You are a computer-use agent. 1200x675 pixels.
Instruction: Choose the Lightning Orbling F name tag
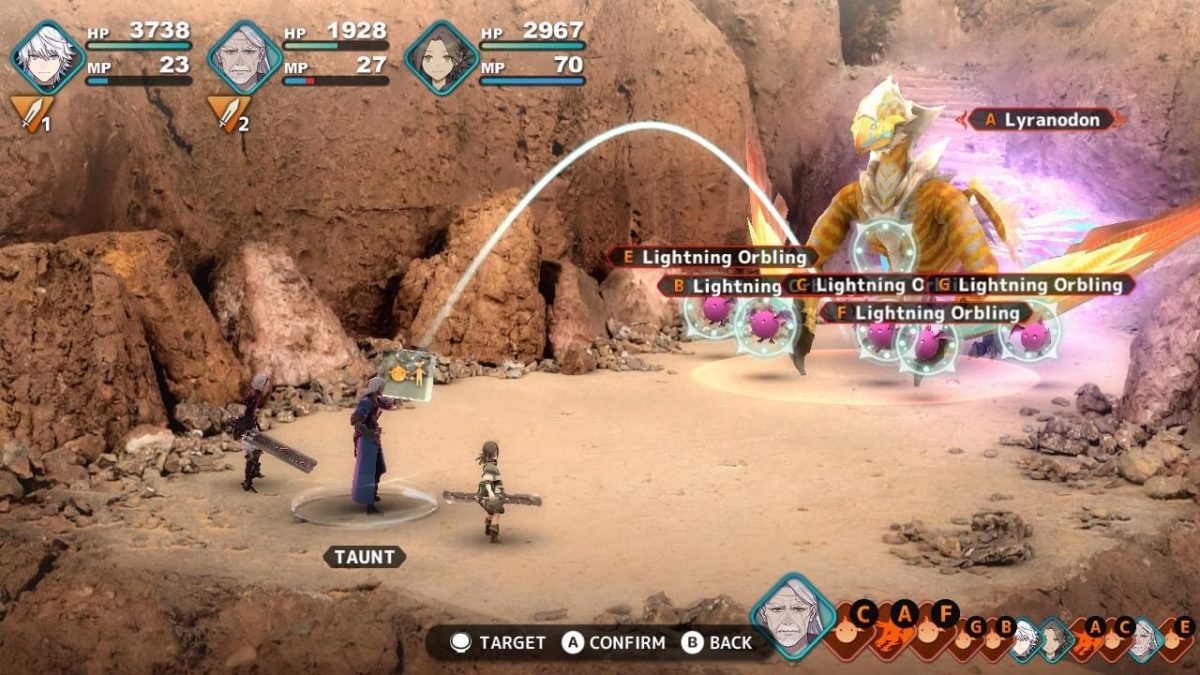pos(925,313)
